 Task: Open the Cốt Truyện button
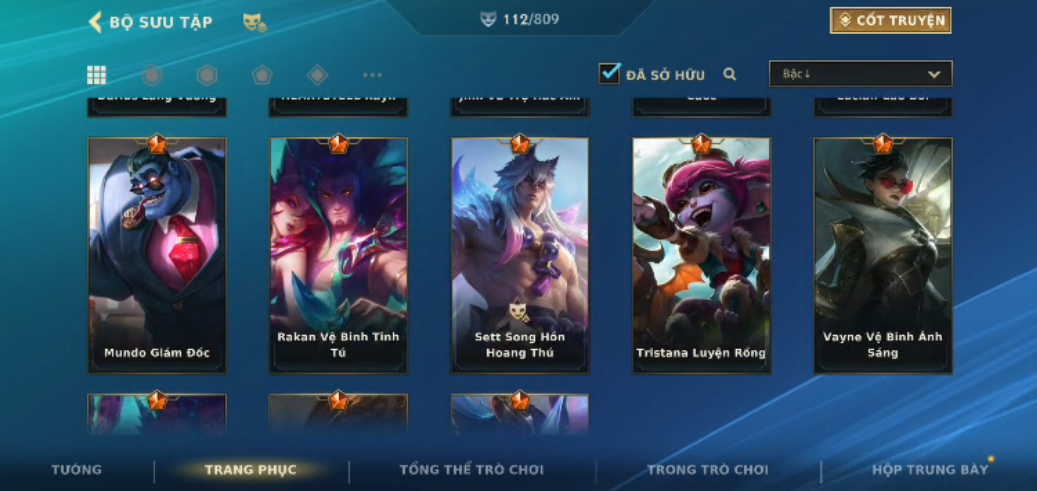890,21
